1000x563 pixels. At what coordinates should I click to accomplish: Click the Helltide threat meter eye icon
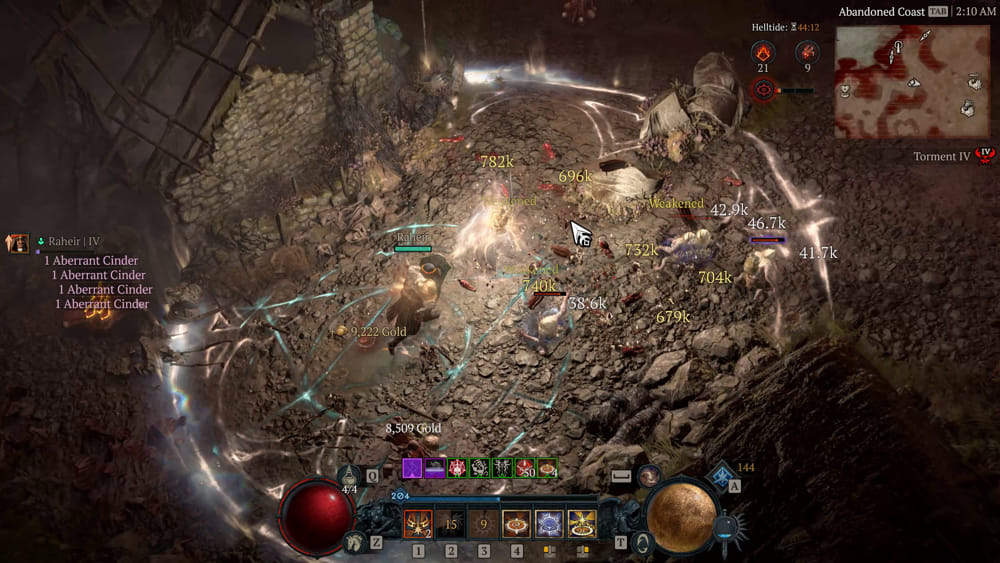[x=763, y=90]
